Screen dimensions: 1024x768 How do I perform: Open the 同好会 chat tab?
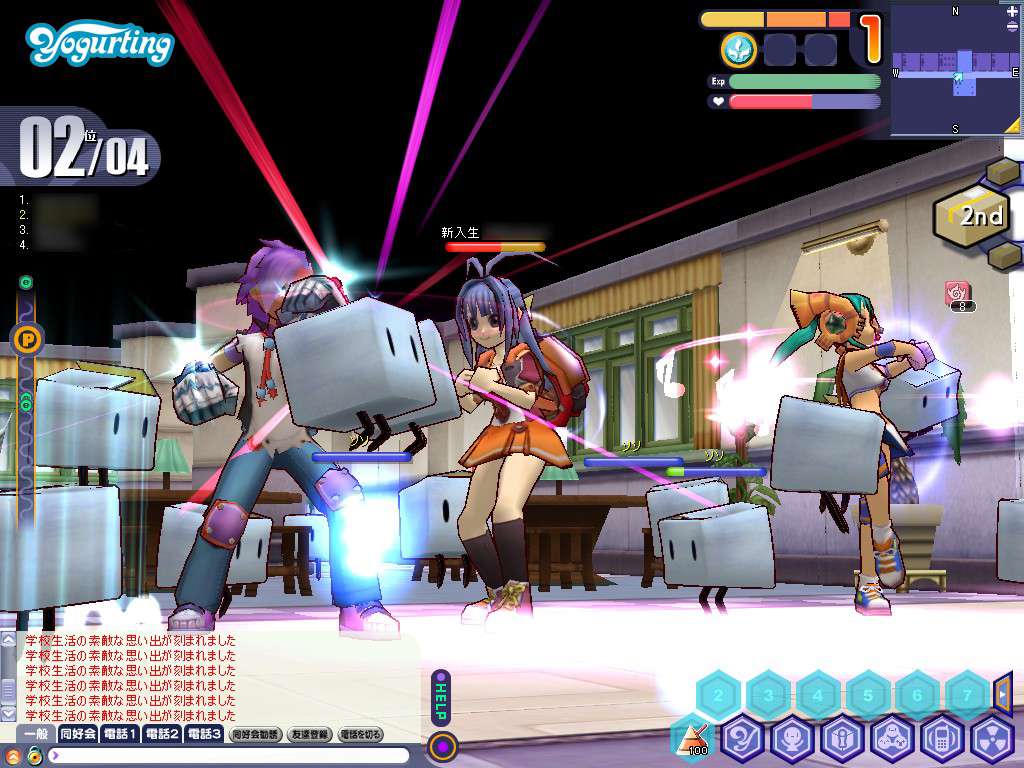pos(78,734)
